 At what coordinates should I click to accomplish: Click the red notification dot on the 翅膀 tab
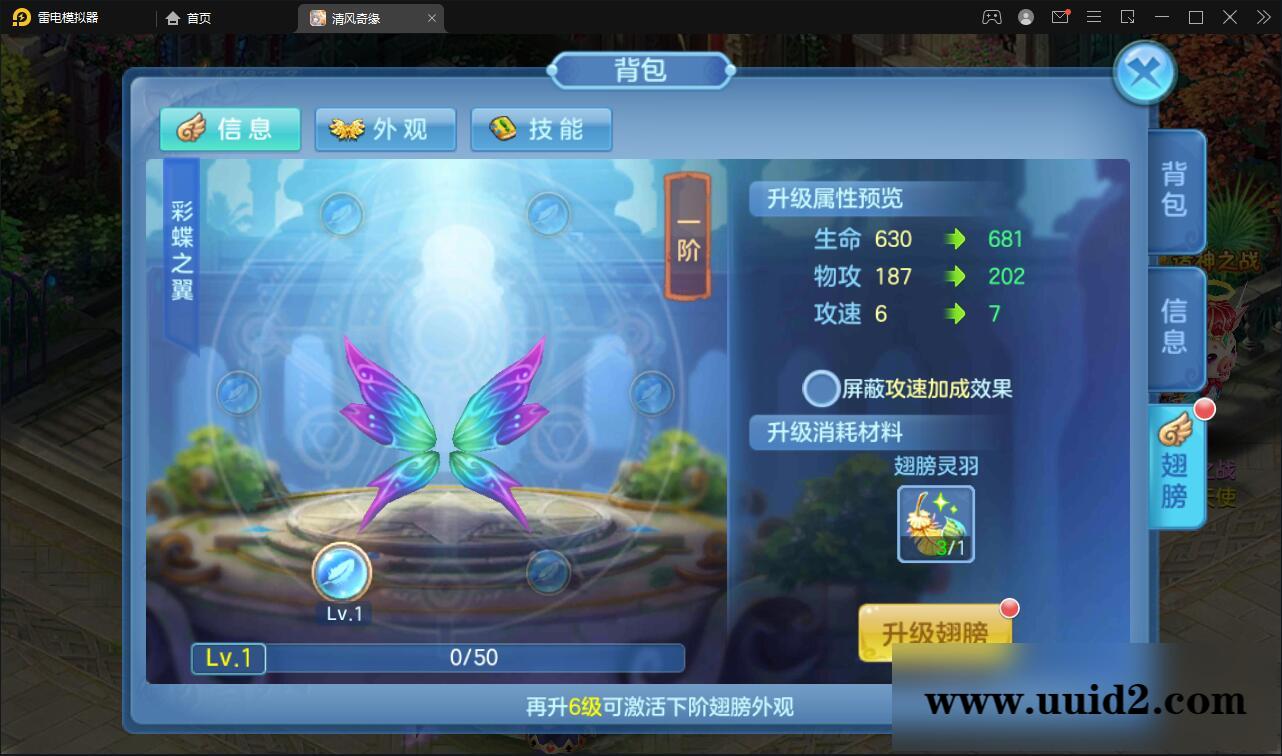point(1205,409)
